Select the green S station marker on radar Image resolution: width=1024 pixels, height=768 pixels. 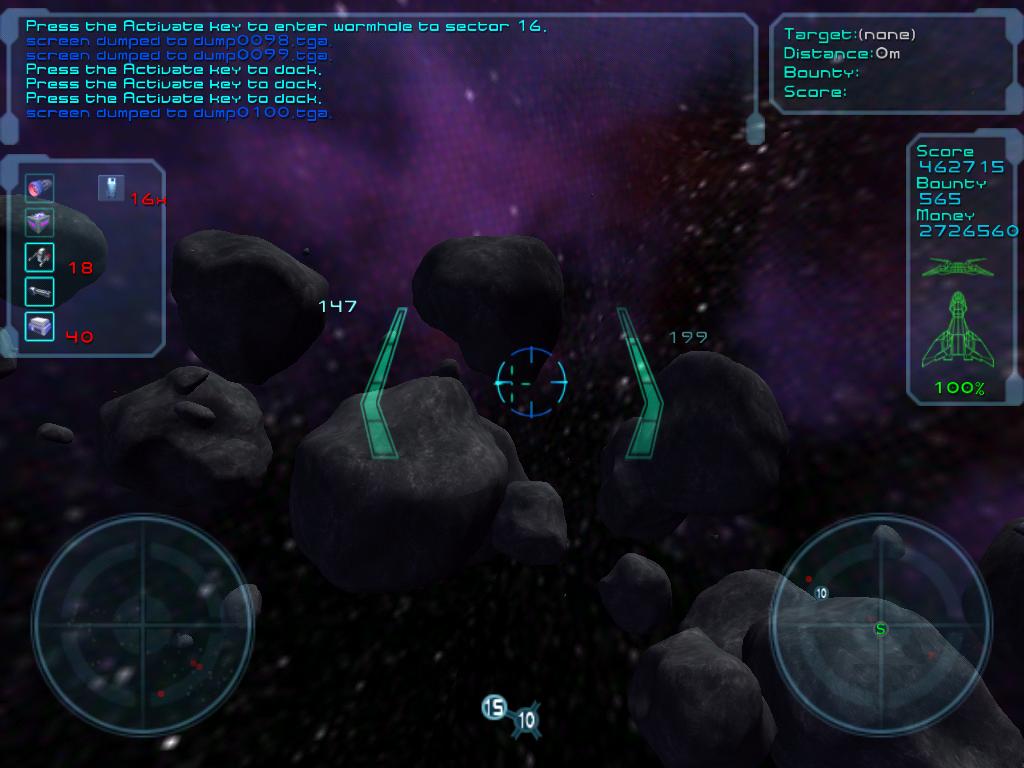(x=880, y=629)
